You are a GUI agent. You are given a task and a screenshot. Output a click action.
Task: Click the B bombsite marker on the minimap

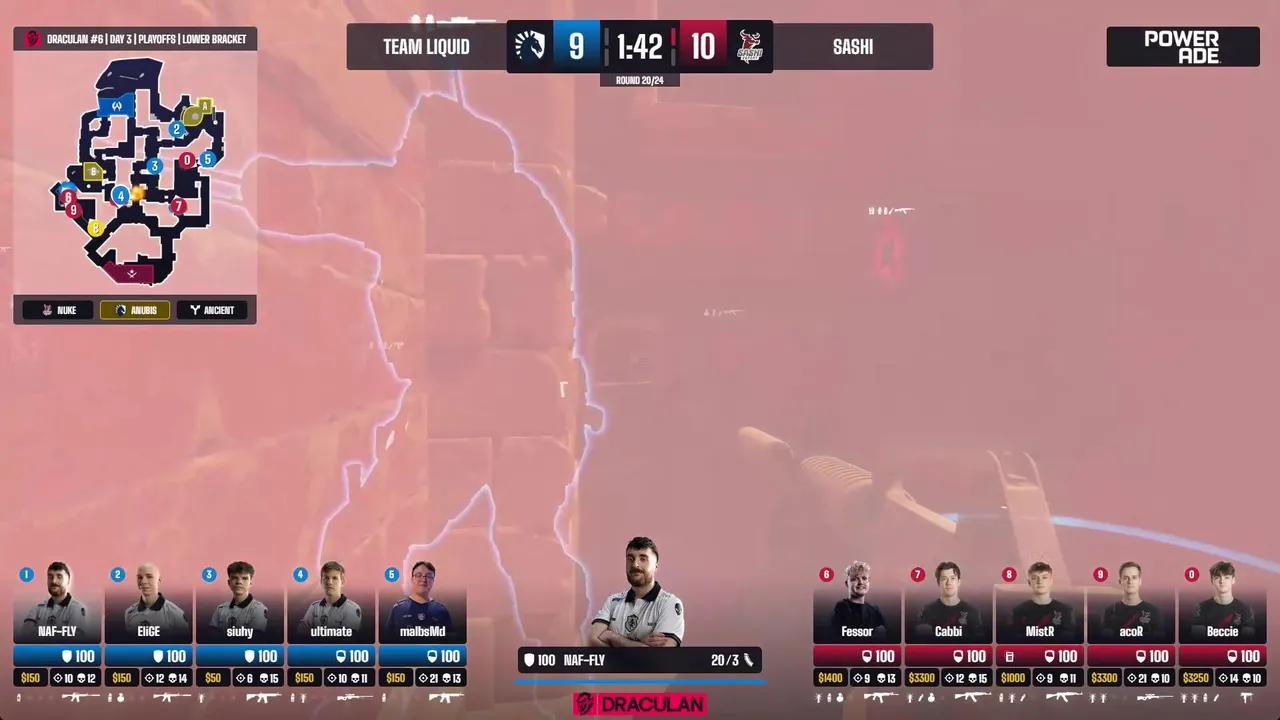[94, 171]
